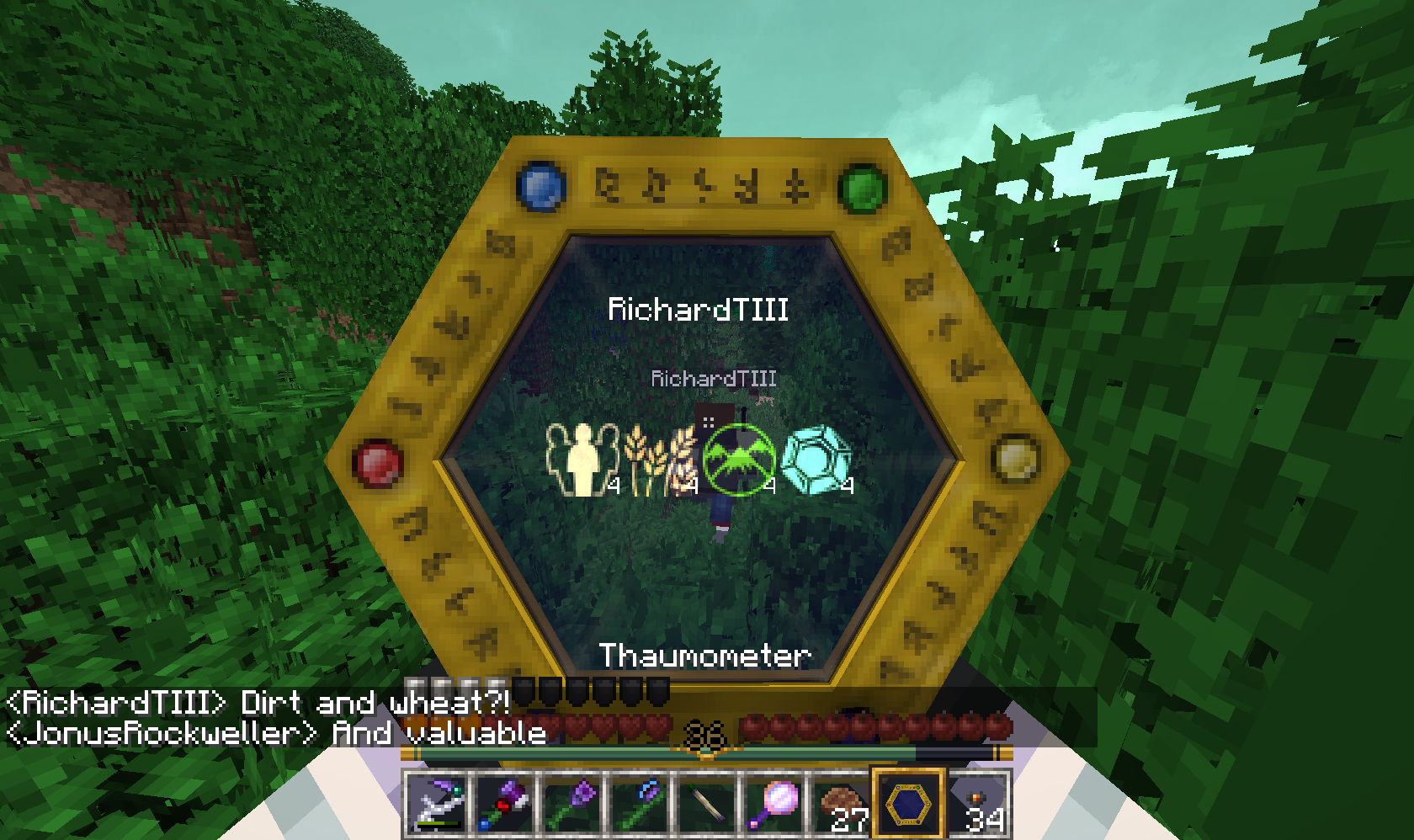
Task: Pick the blue-headed hoe slot
Action: pyautogui.click(x=640, y=805)
